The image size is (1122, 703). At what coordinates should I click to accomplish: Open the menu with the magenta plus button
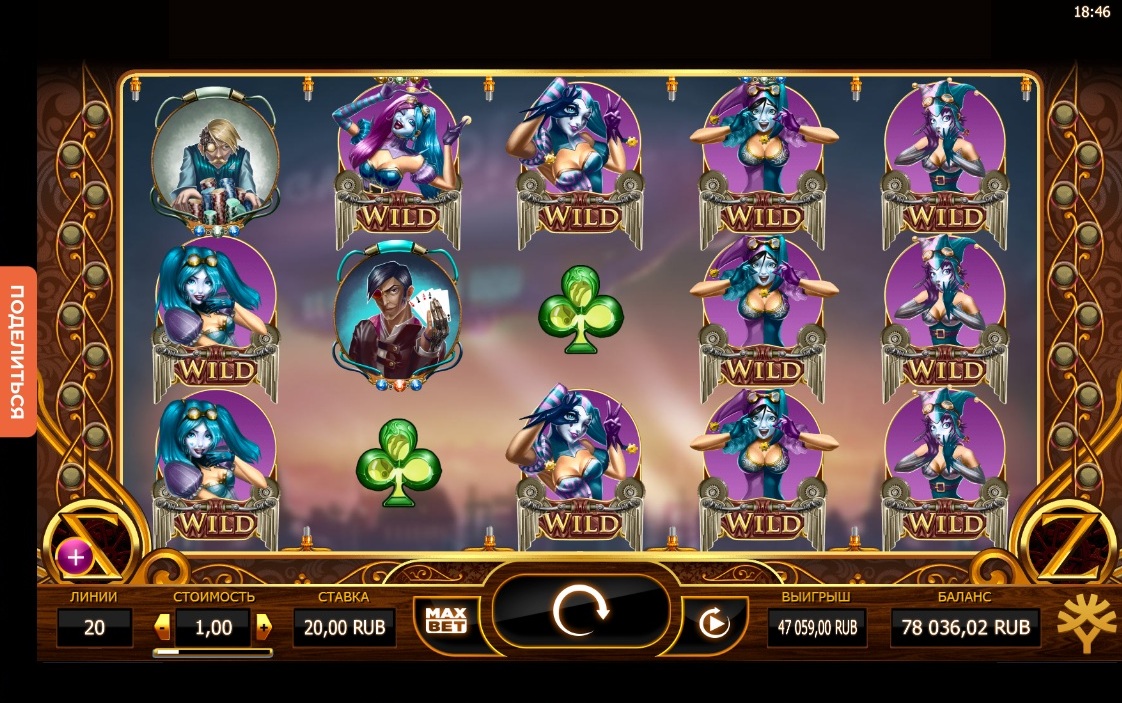click(75, 555)
